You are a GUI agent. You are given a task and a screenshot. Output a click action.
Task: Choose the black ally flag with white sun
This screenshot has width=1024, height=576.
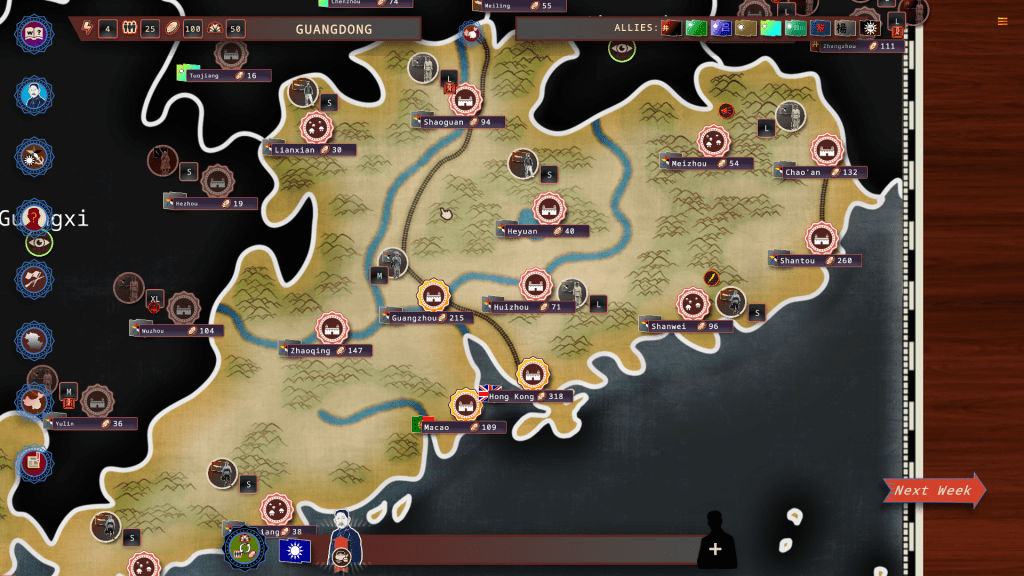tap(870, 28)
